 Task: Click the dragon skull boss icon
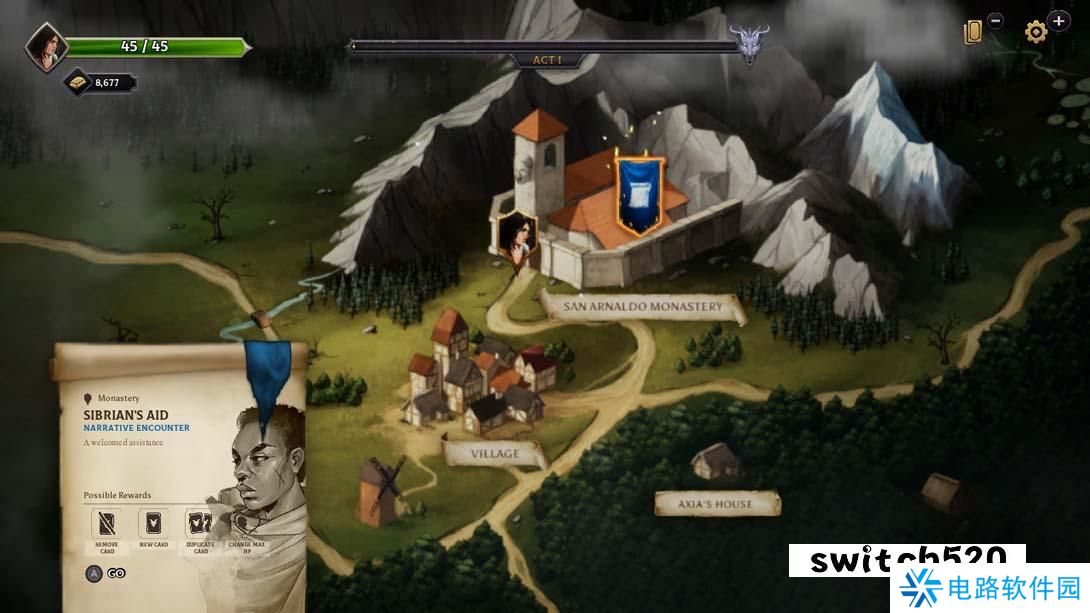point(749,45)
